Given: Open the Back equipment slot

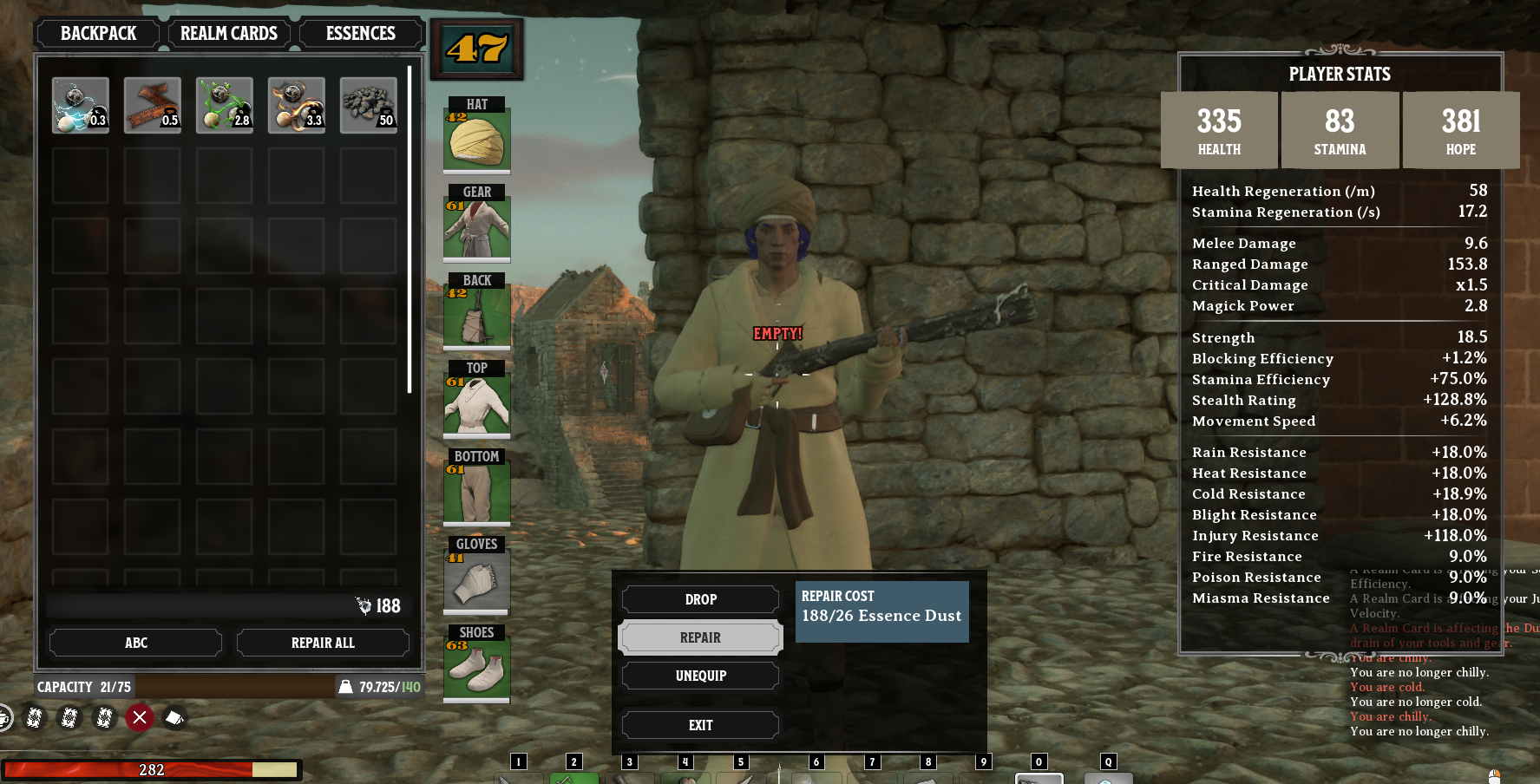Looking at the screenshot, I should tap(476, 316).
